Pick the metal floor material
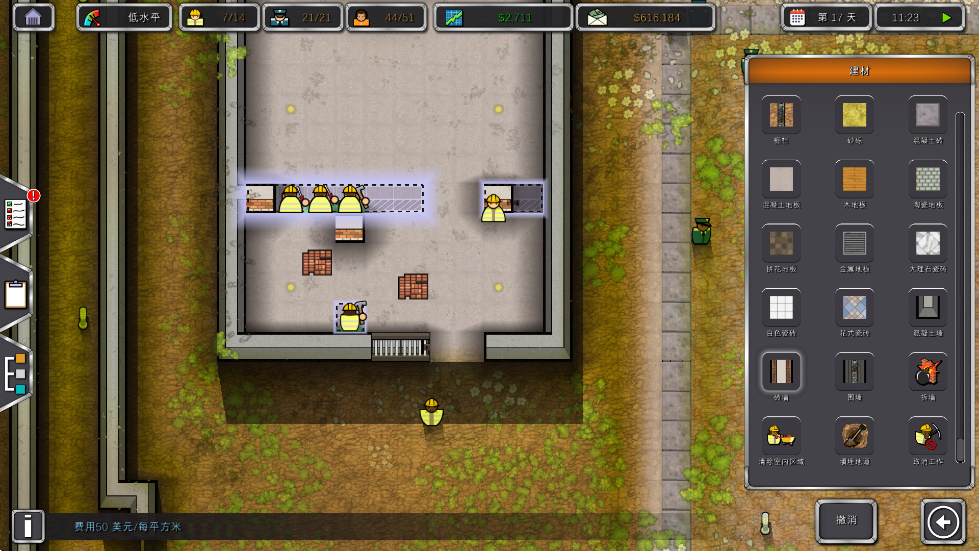Image resolution: width=979 pixels, height=551 pixels. (854, 243)
